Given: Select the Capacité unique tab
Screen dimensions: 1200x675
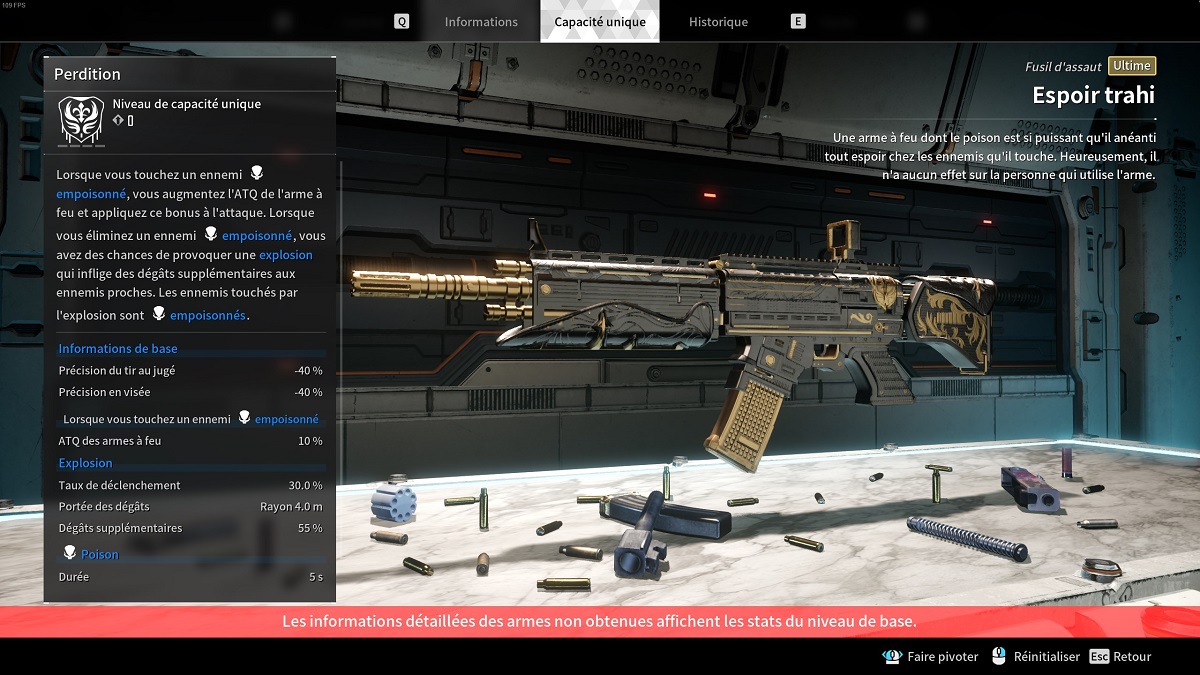Looking at the screenshot, I should pyautogui.click(x=600, y=22).
